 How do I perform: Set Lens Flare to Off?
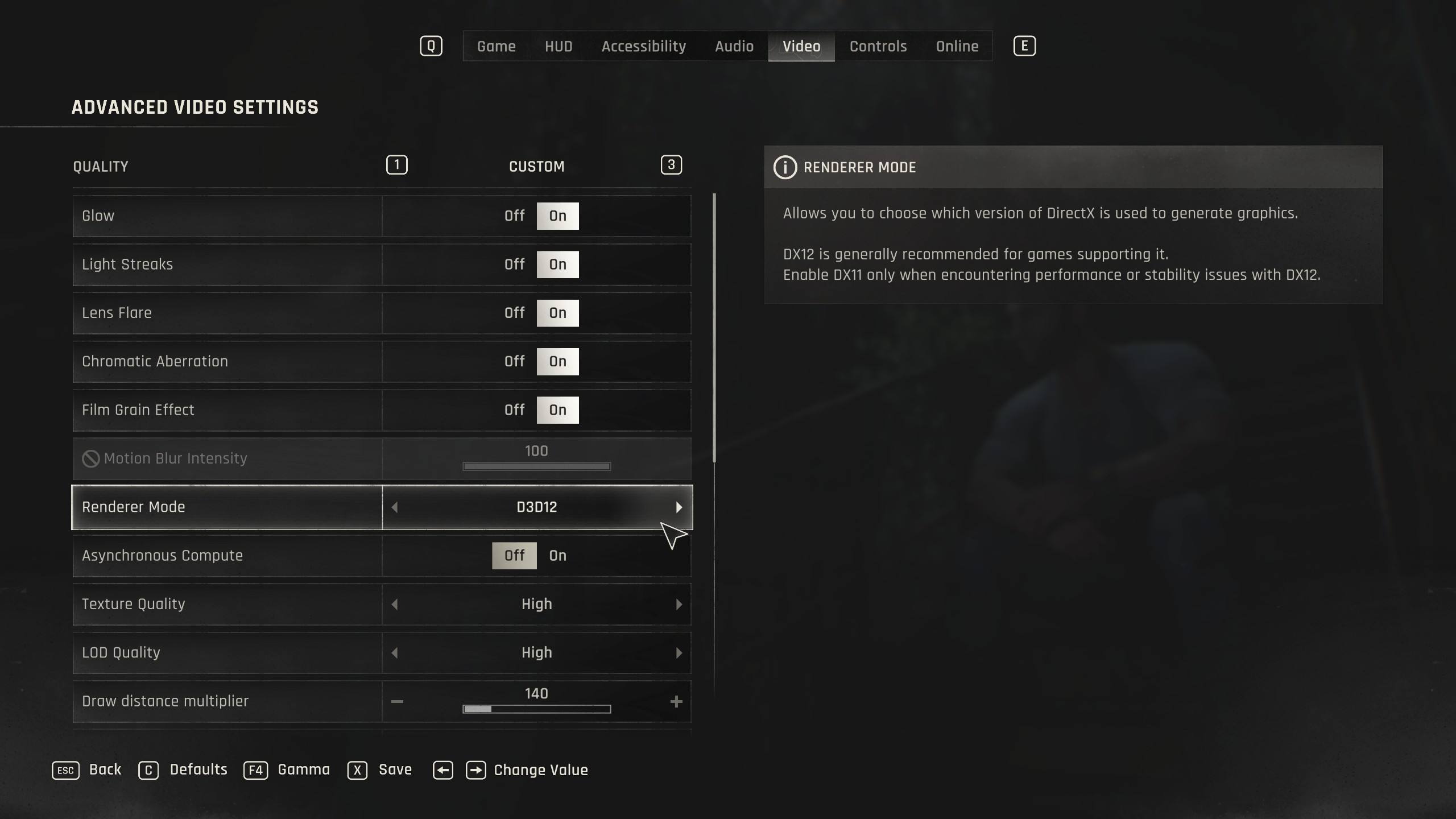pos(514,313)
